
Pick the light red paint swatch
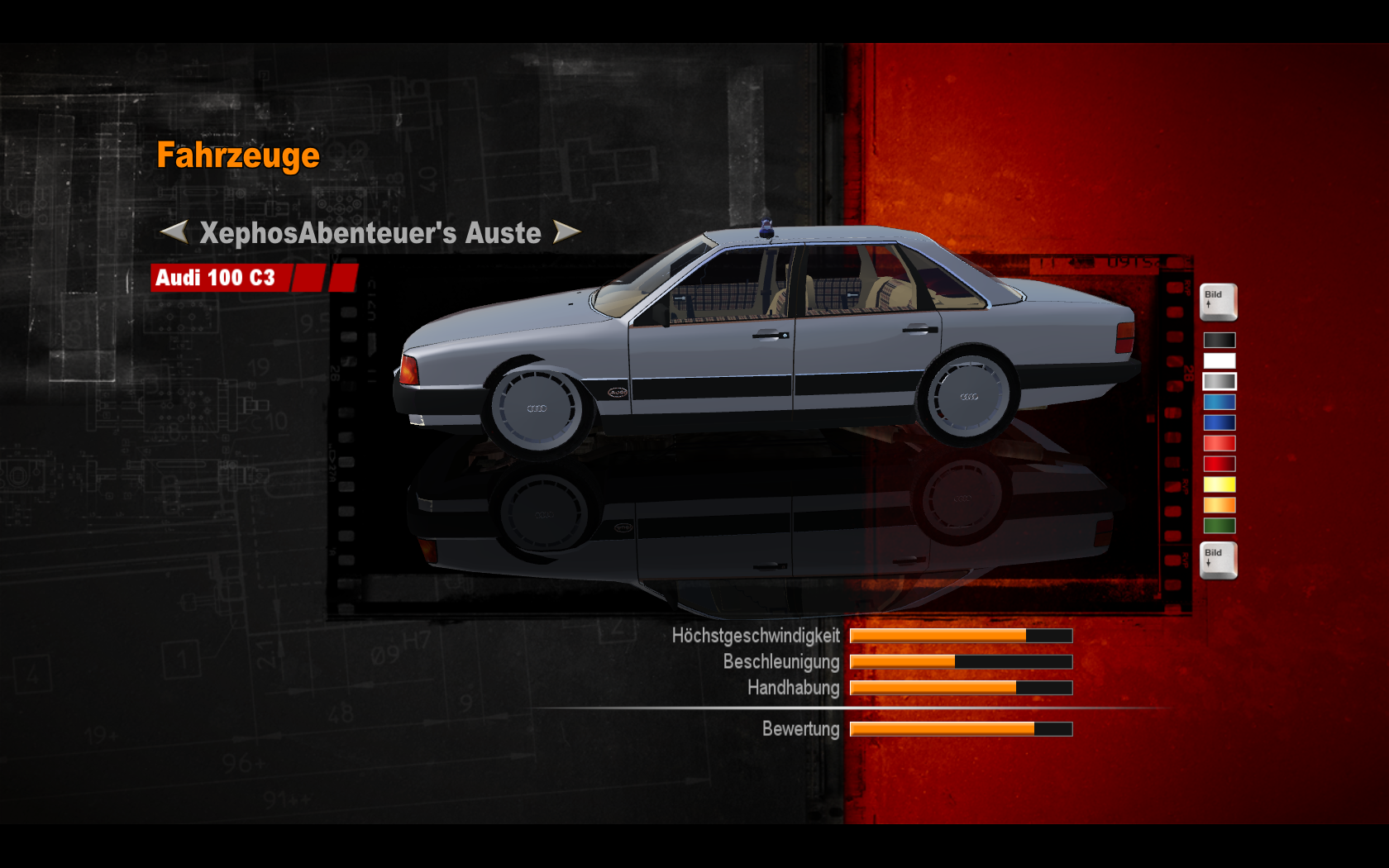pos(1219,443)
